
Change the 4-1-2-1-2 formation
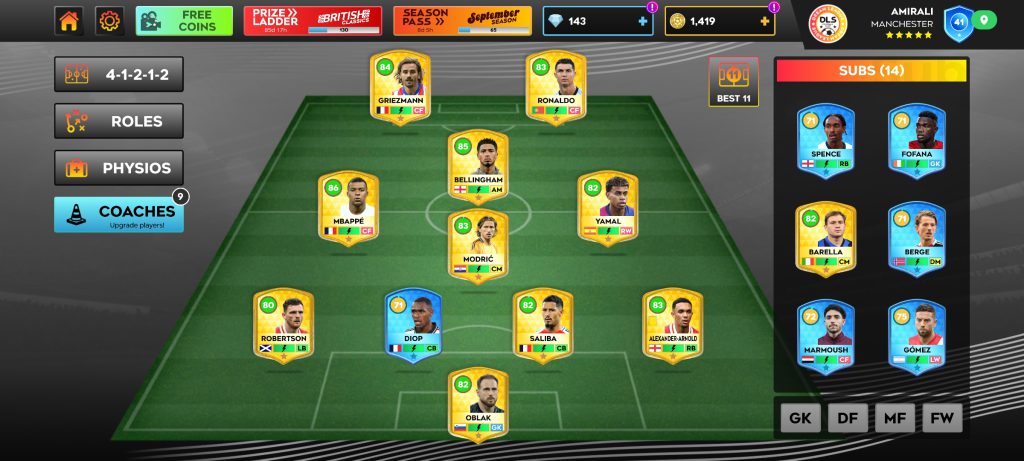point(119,74)
